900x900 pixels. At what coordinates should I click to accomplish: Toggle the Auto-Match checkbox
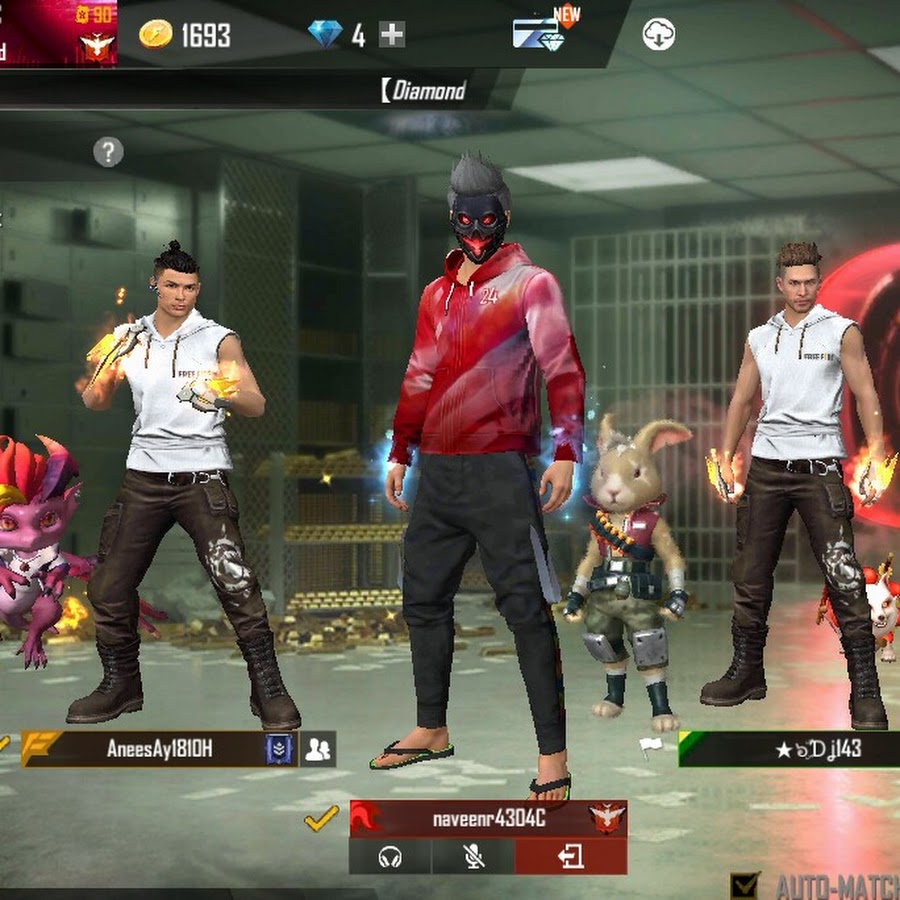pyautogui.click(x=744, y=885)
